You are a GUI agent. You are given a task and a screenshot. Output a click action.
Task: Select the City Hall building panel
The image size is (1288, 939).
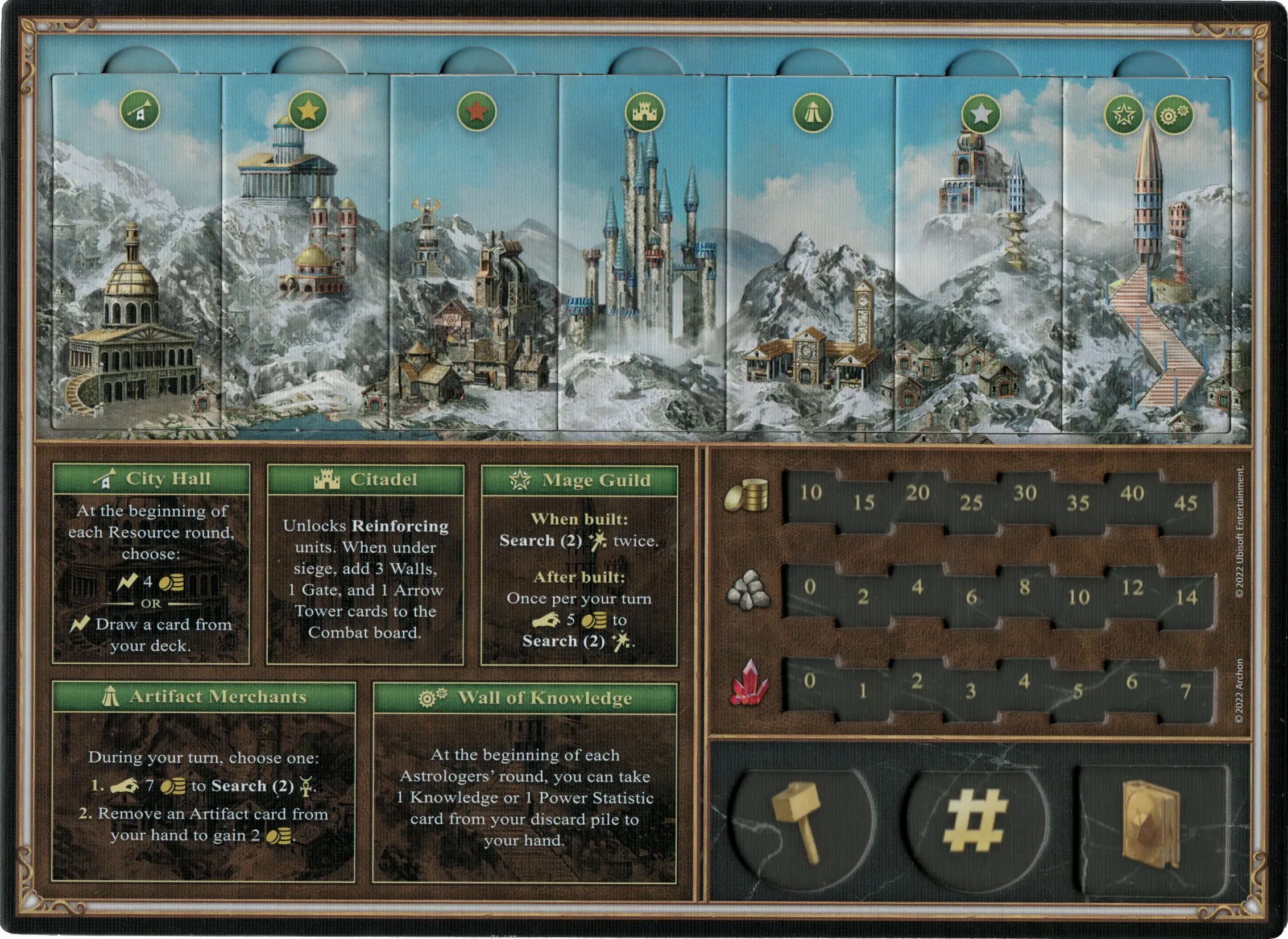click(x=151, y=564)
